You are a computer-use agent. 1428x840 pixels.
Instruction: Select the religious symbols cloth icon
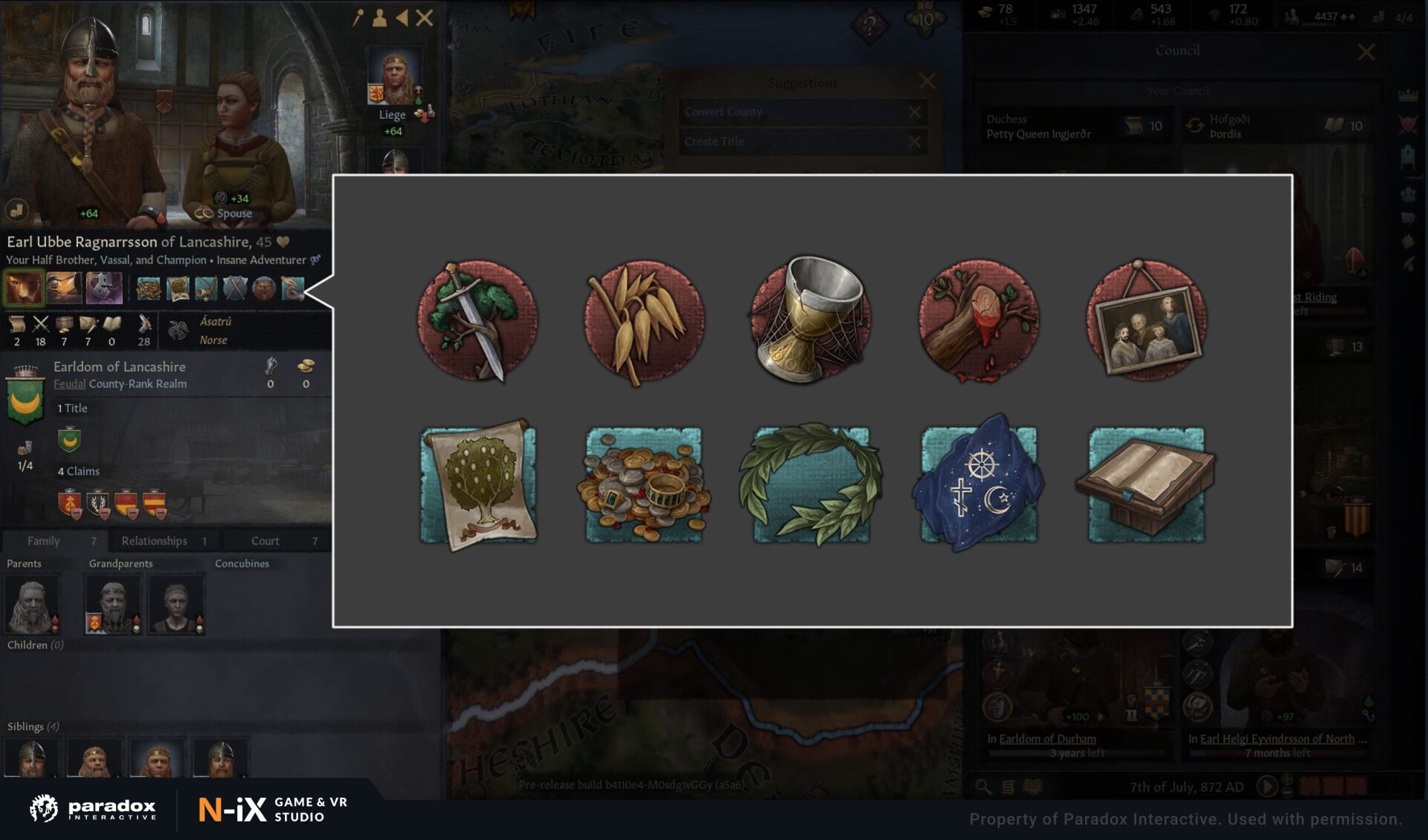(979, 485)
